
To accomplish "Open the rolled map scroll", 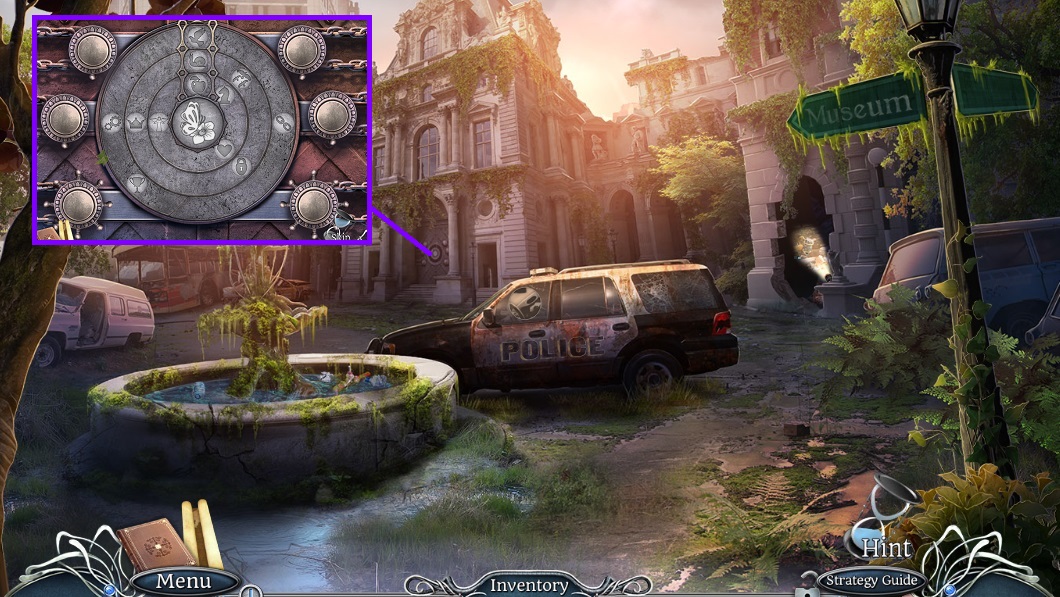I will point(201,533).
